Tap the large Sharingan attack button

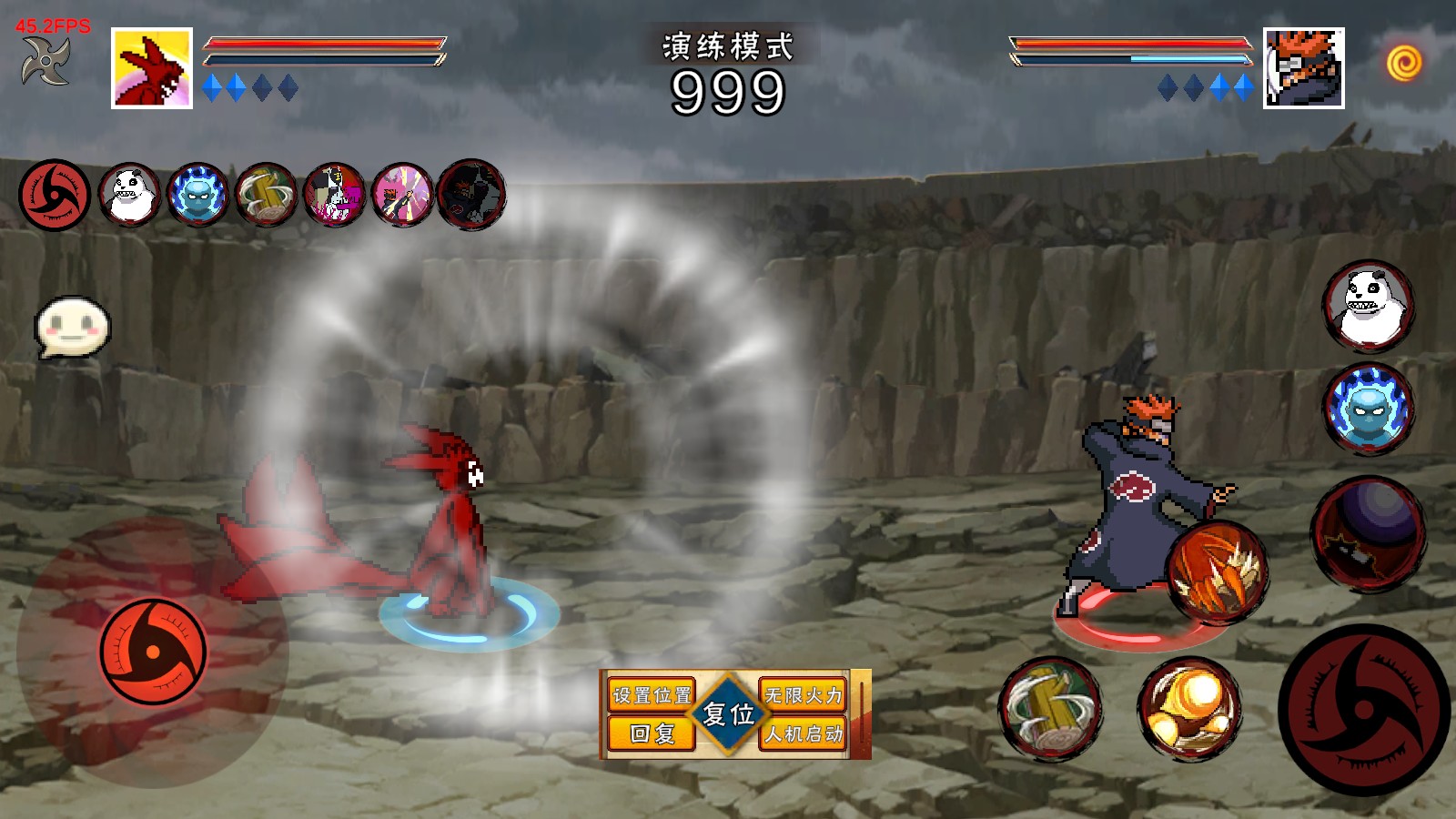(1363, 710)
